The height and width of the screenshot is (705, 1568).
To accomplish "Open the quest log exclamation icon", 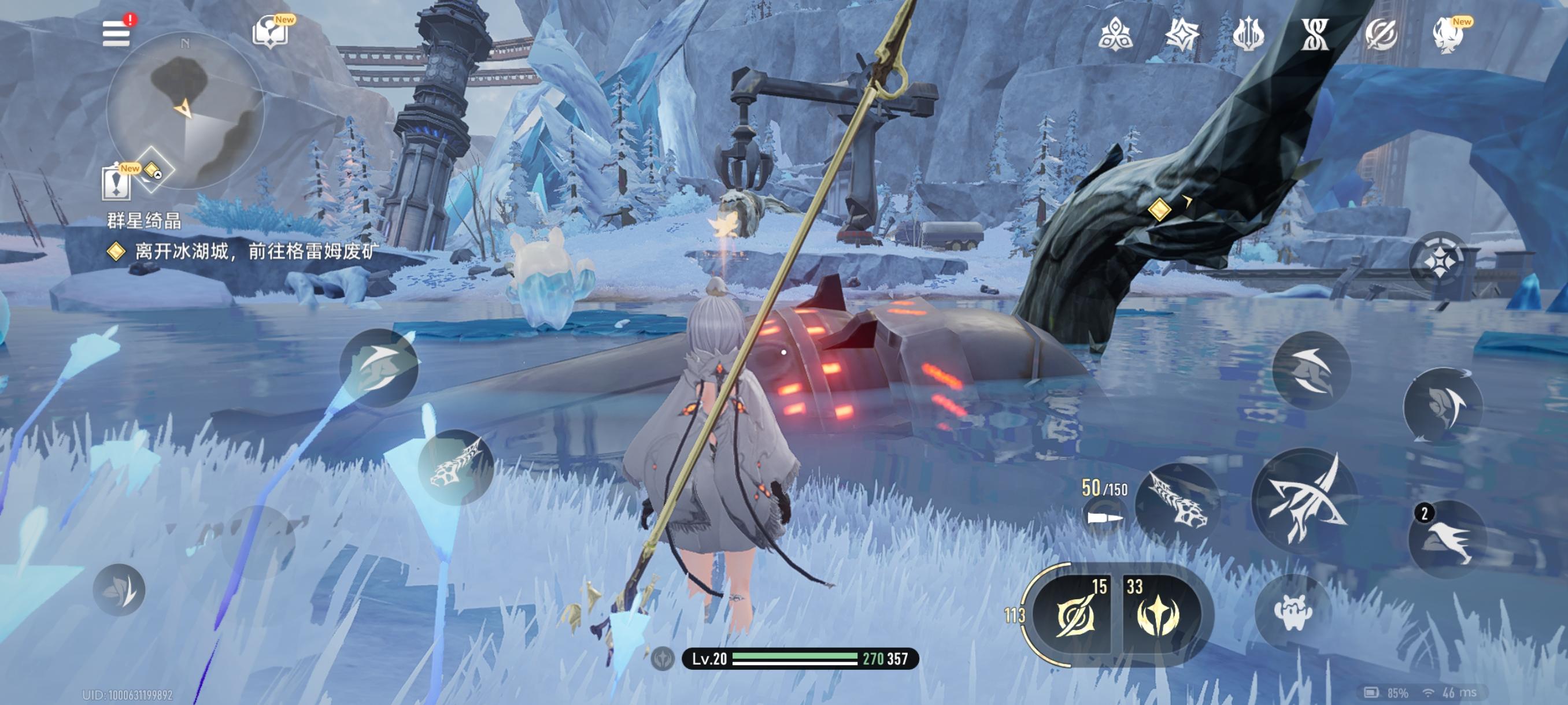I will [x=116, y=182].
